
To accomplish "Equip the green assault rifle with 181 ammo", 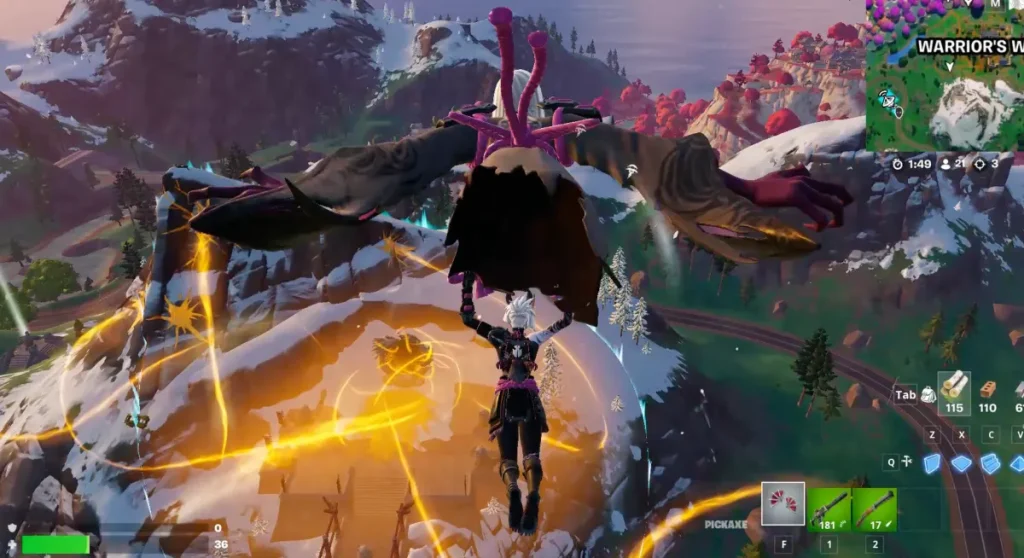I will click(829, 508).
